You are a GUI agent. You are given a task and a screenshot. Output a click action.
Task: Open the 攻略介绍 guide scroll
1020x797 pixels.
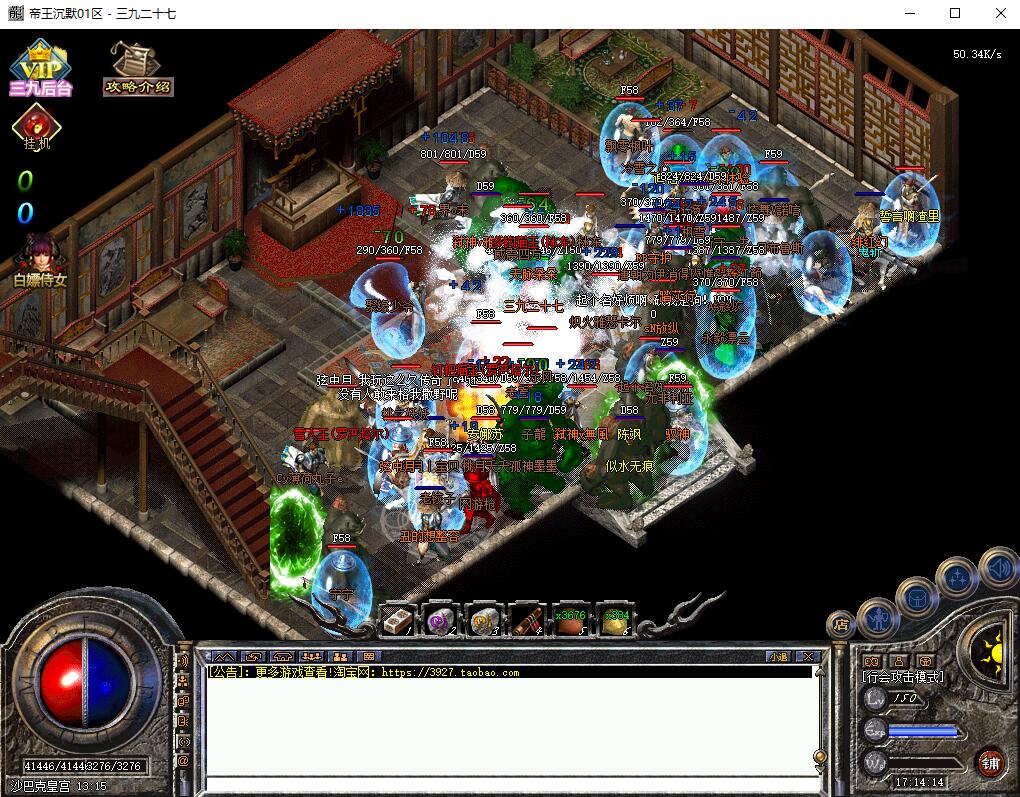[x=136, y=68]
